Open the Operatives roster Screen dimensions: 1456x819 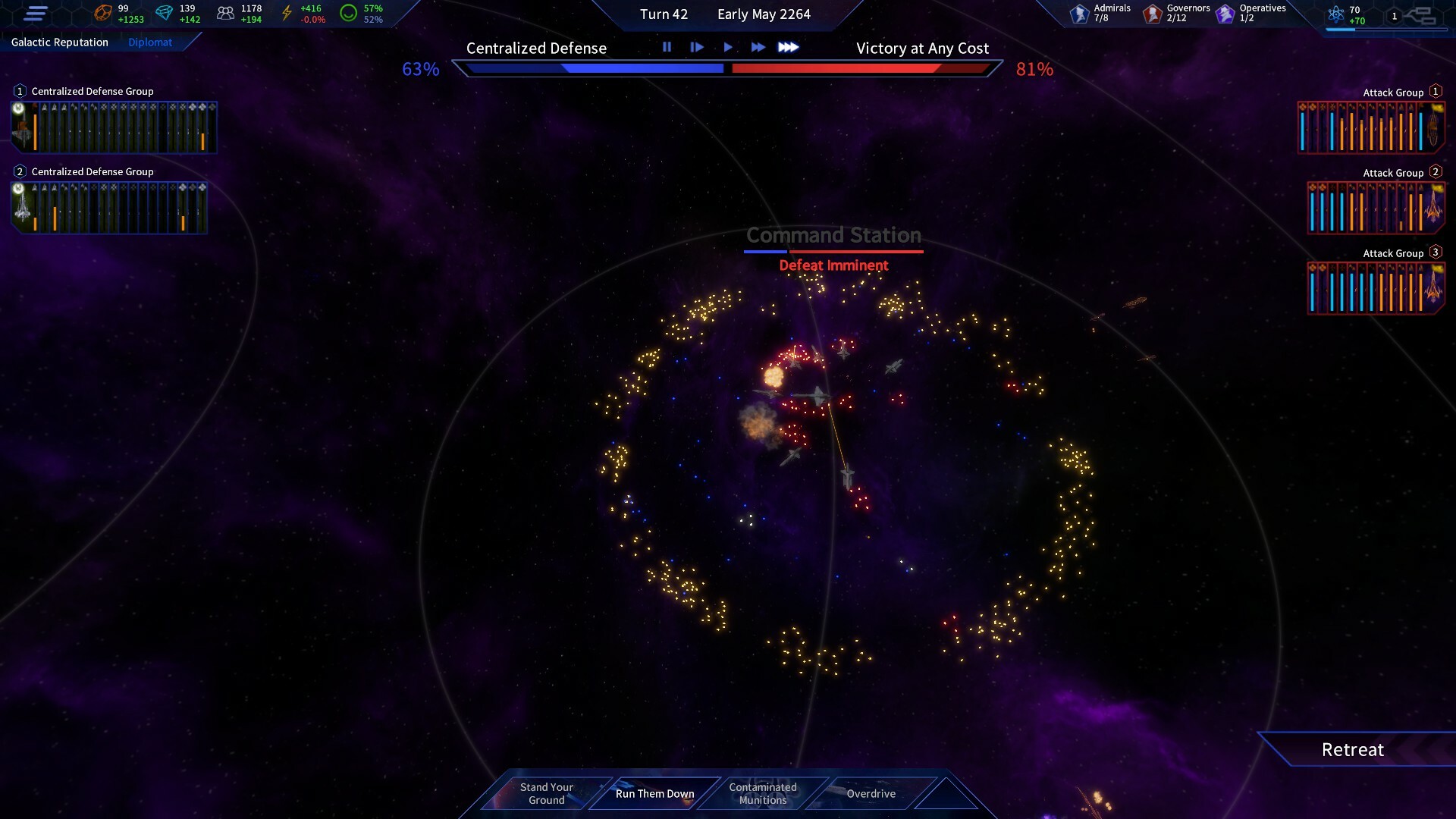pos(1250,13)
